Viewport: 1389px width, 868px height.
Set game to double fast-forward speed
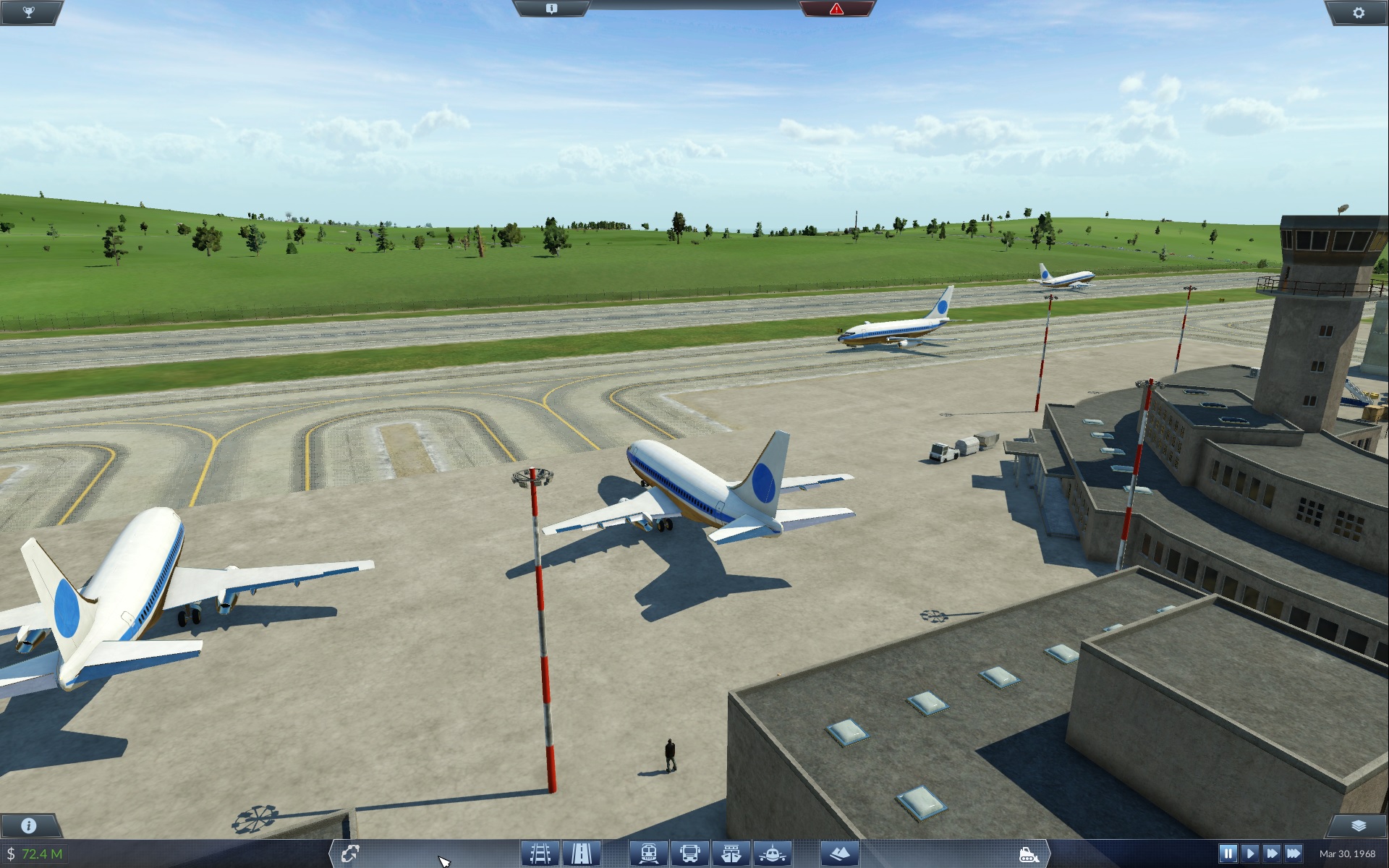[x=1271, y=854]
